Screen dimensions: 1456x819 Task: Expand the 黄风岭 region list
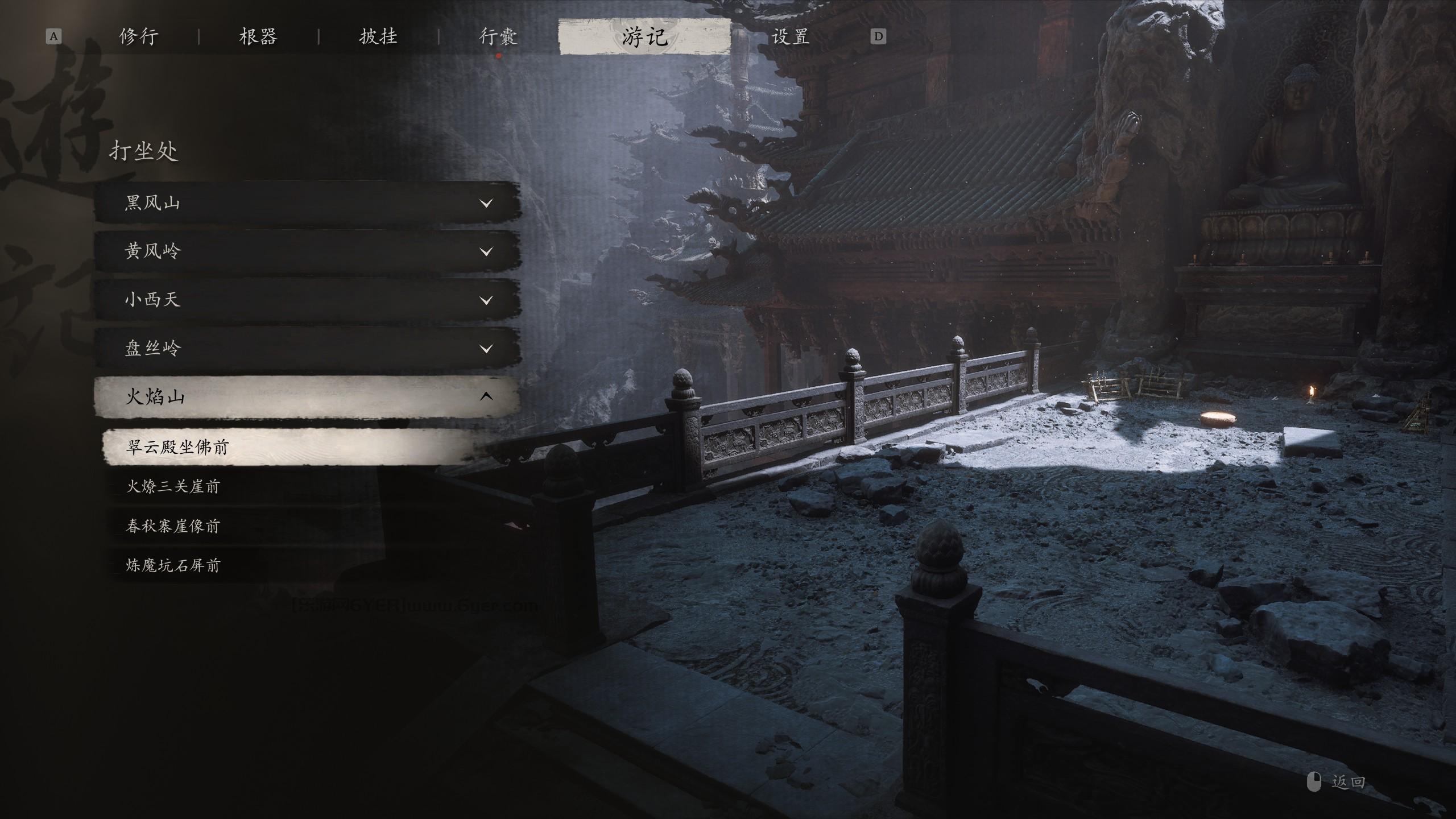[x=307, y=251]
